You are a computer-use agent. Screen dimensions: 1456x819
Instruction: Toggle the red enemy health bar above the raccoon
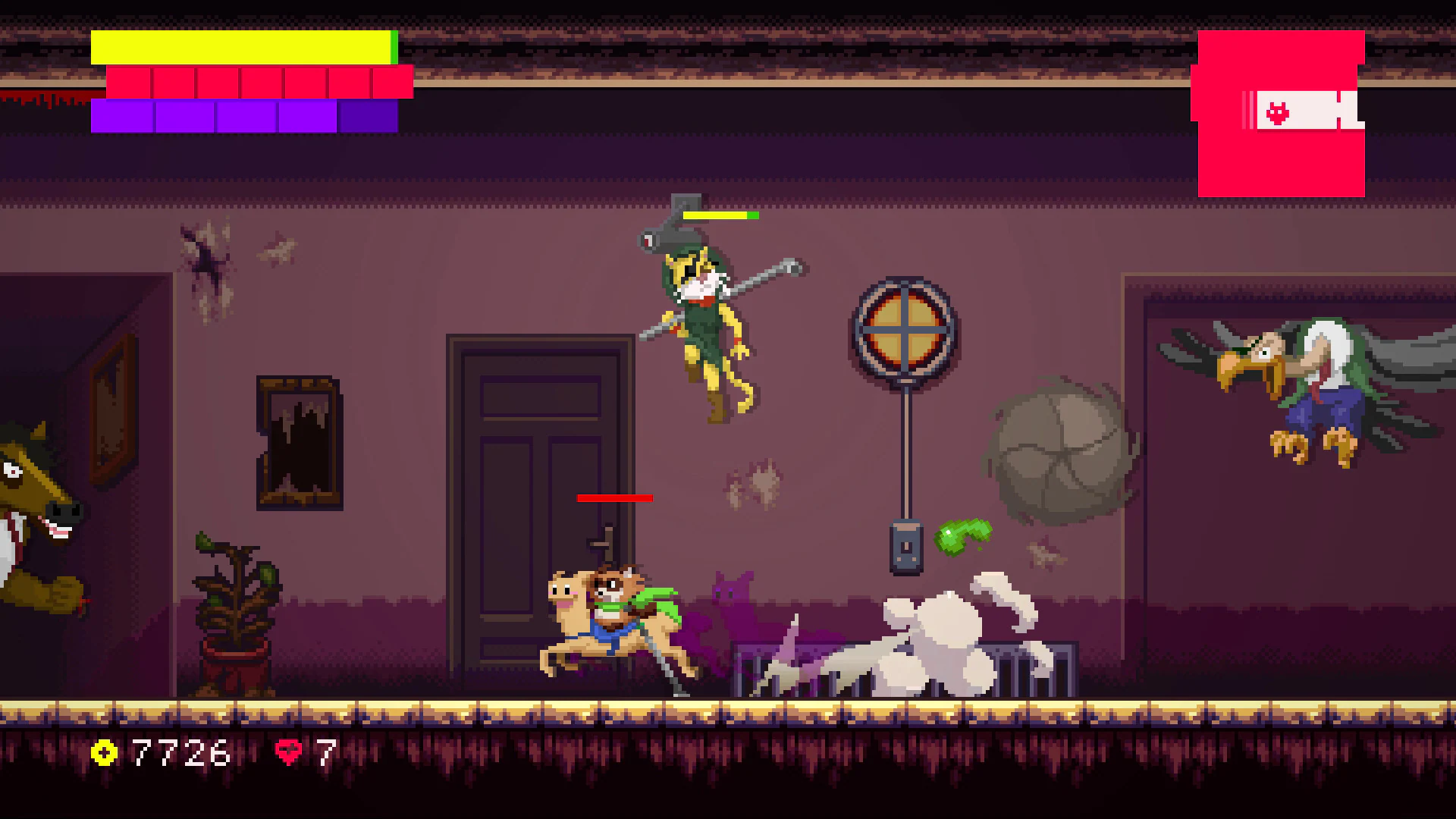[614, 498]
